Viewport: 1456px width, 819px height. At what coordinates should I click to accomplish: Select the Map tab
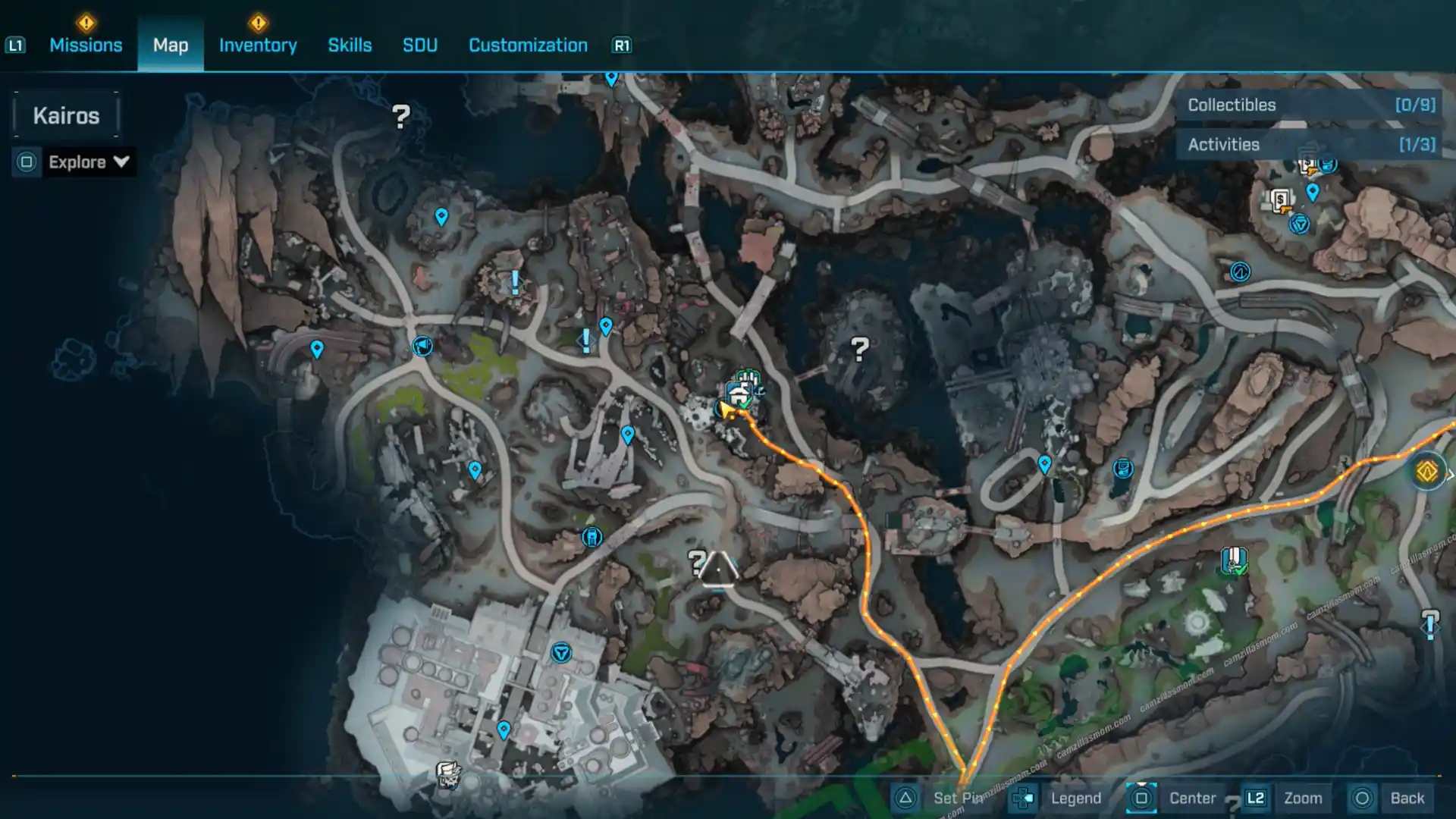(x=171, y=45)
